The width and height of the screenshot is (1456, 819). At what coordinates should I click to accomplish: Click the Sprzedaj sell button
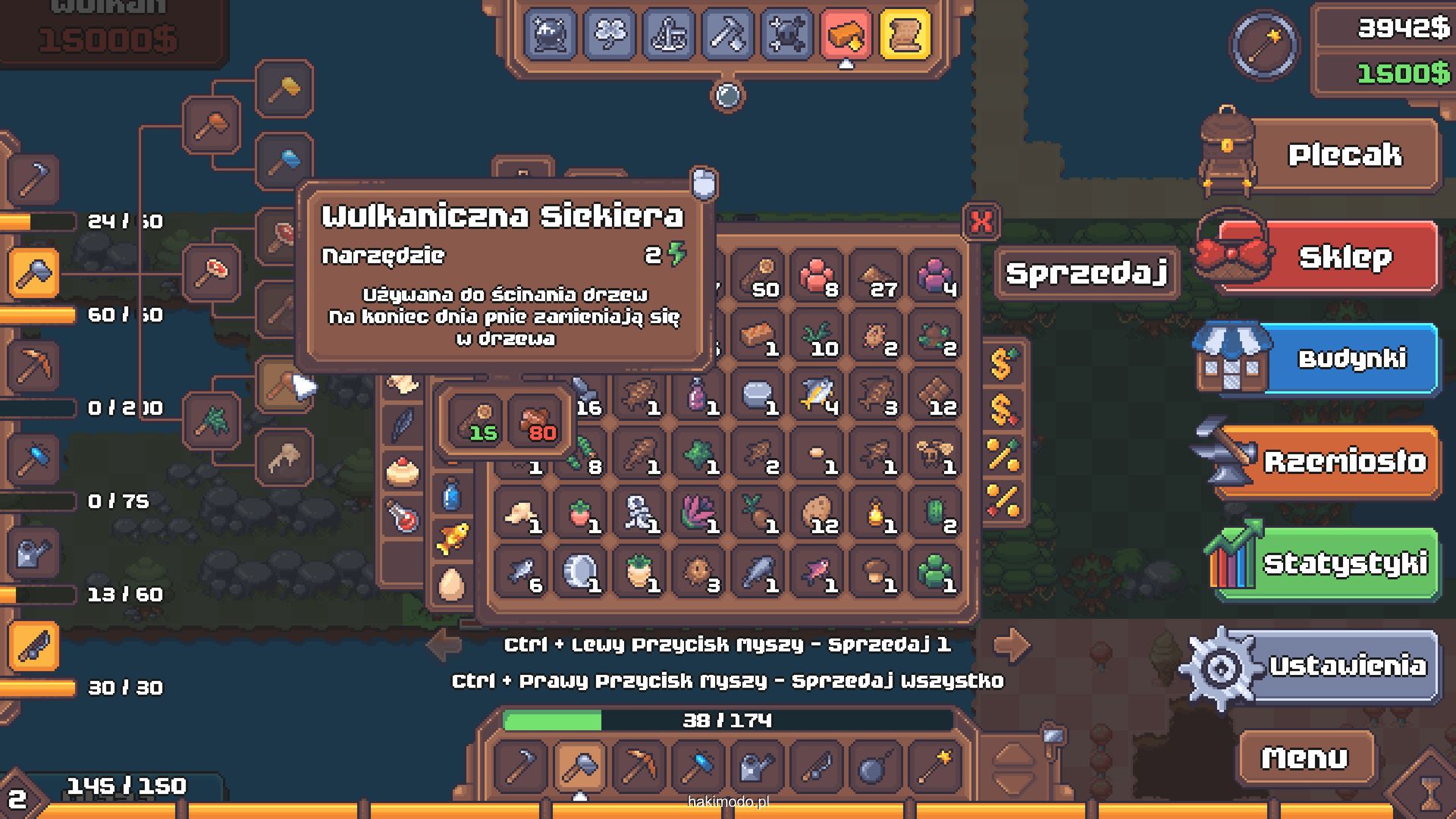1086,273
